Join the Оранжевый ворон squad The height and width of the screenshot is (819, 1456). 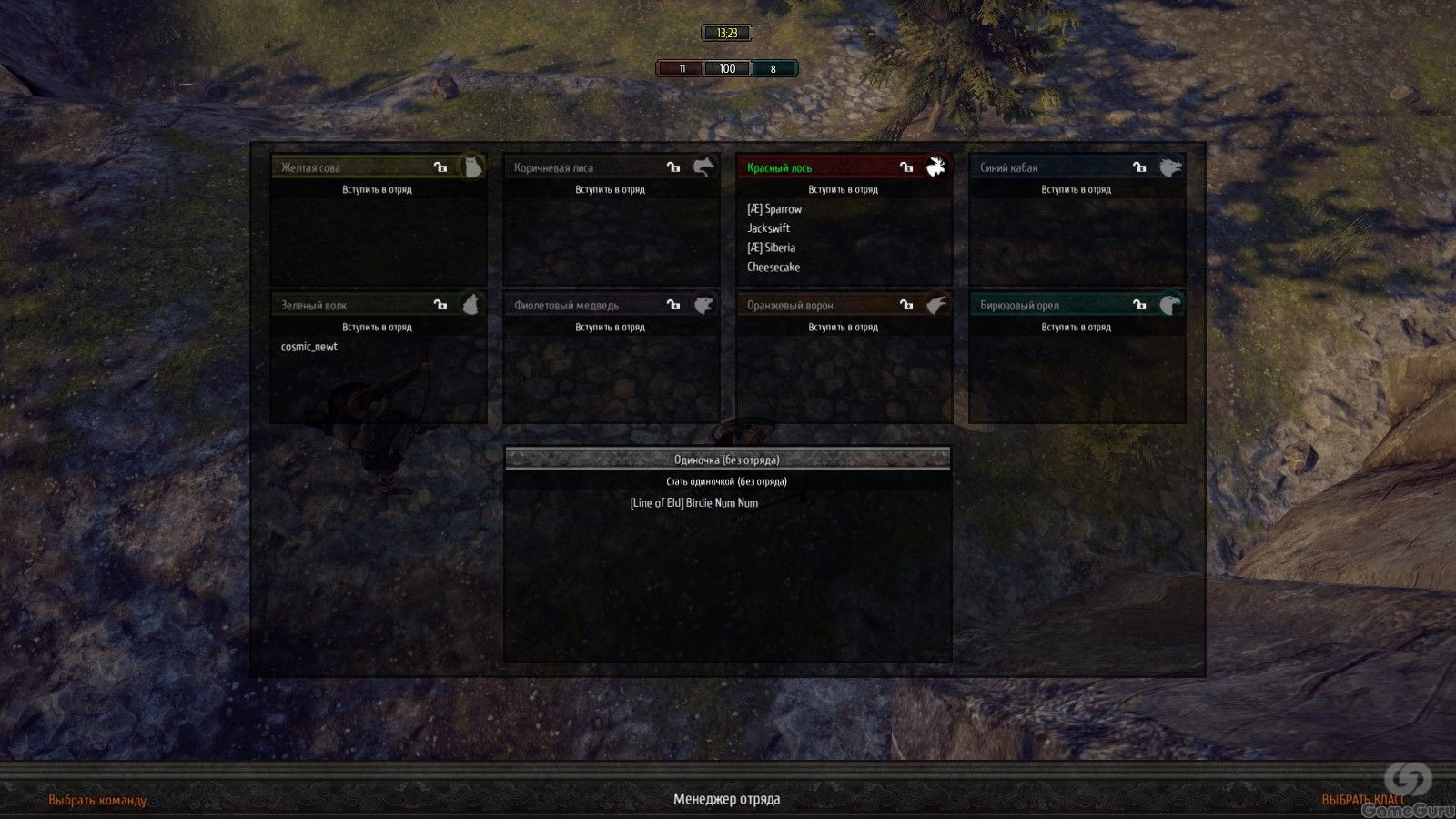[843, 327]
